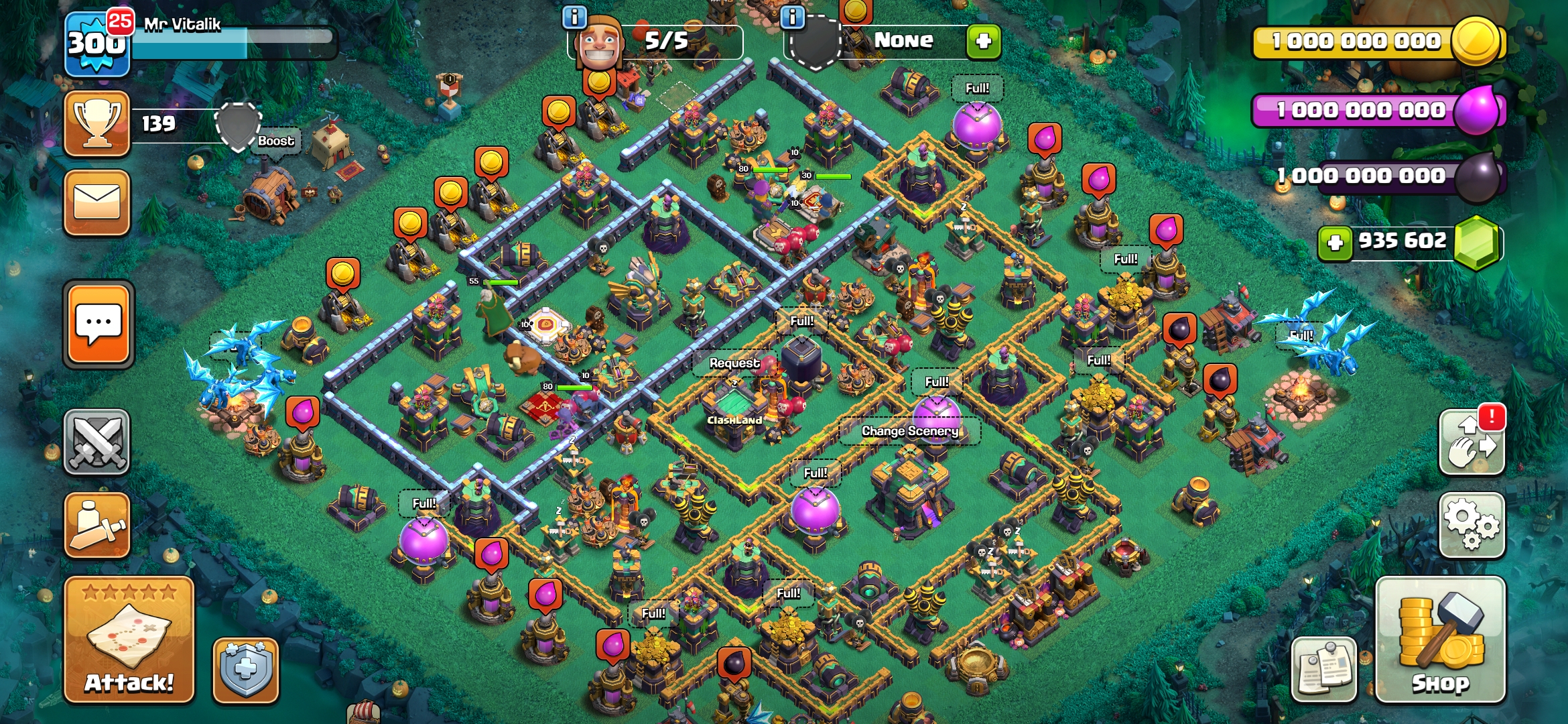
Task: Tap the Change Scenery label
Action: [909, 431]
